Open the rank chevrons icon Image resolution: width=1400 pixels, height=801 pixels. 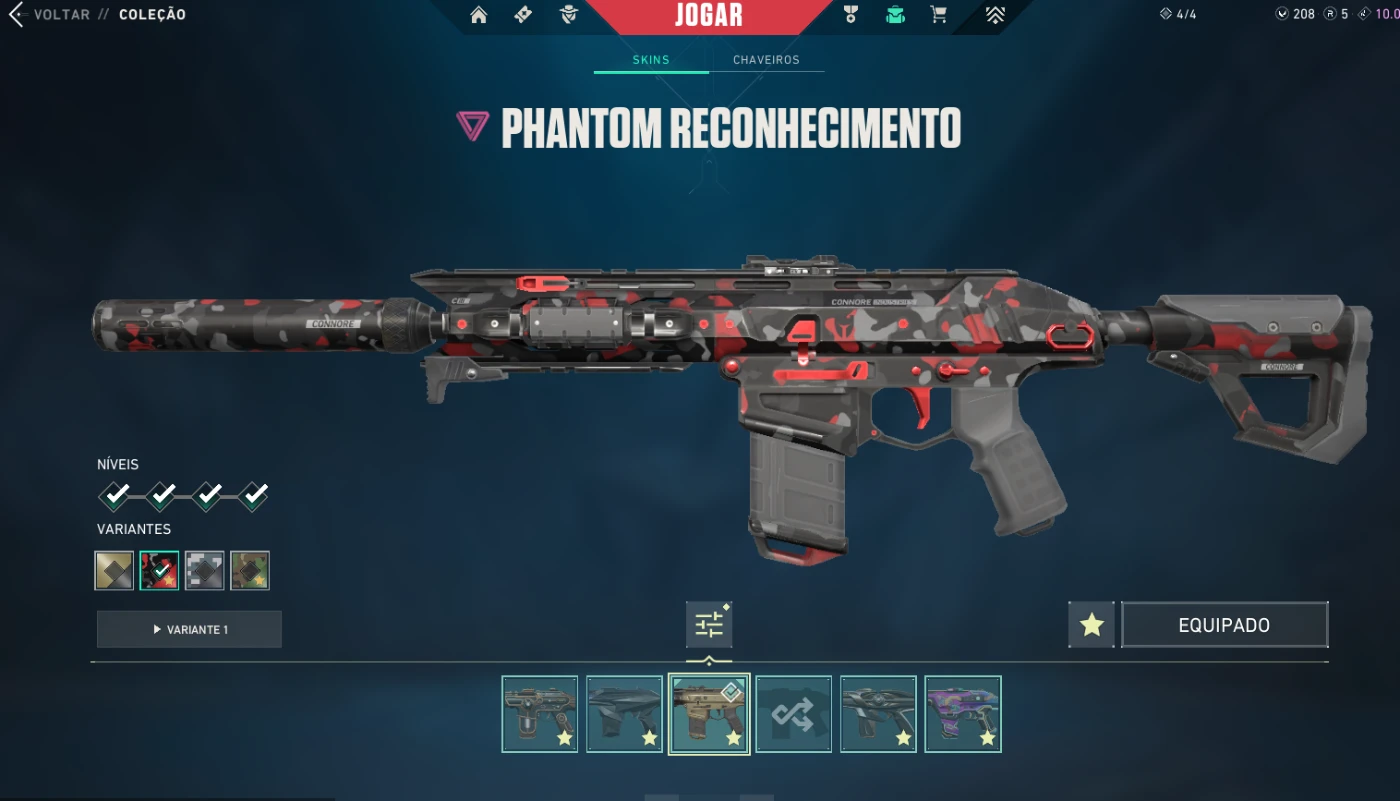(994, 15)
